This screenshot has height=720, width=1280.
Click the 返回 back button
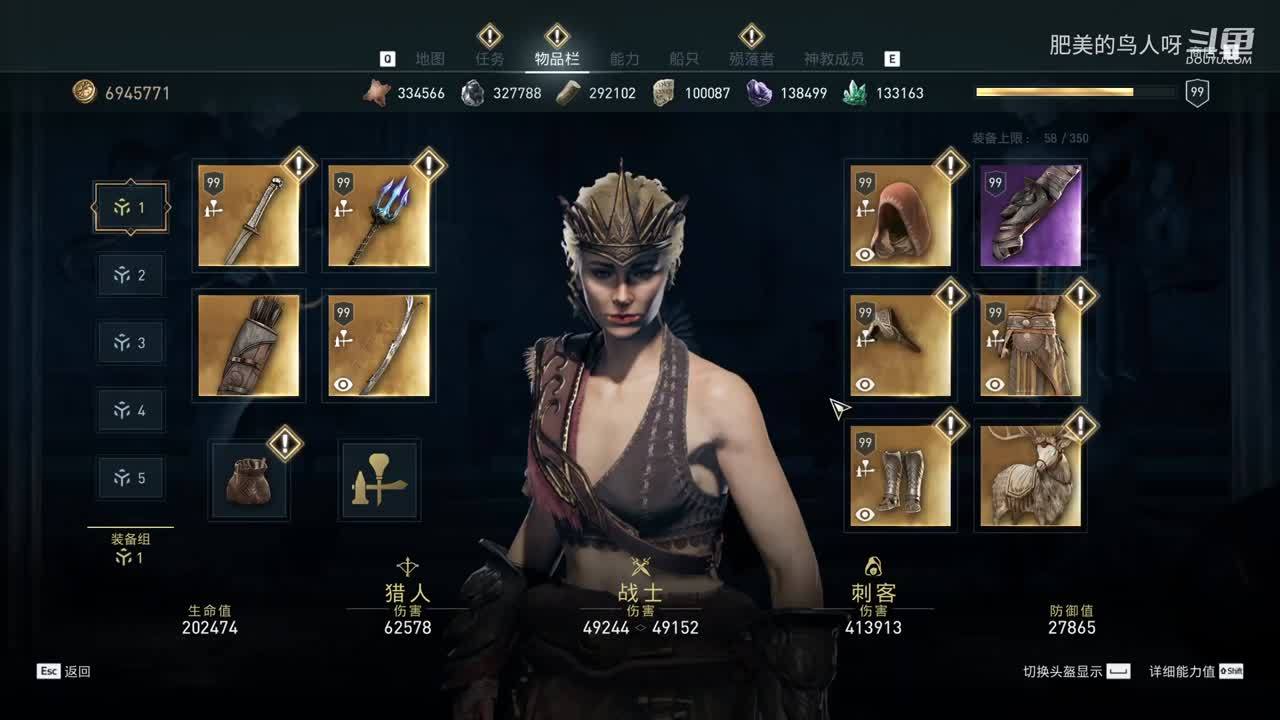65,671
